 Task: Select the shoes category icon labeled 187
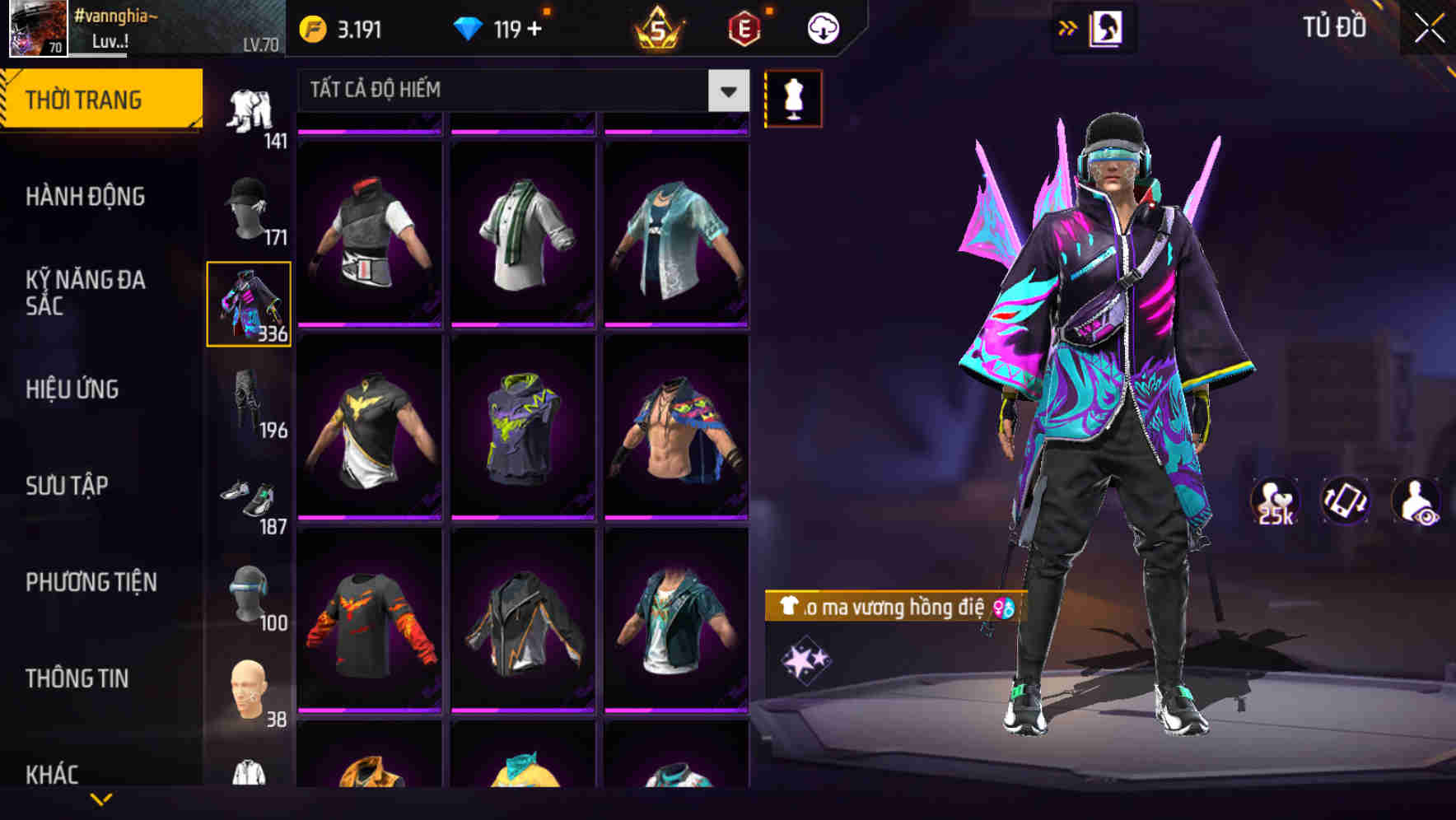[251, 494]
